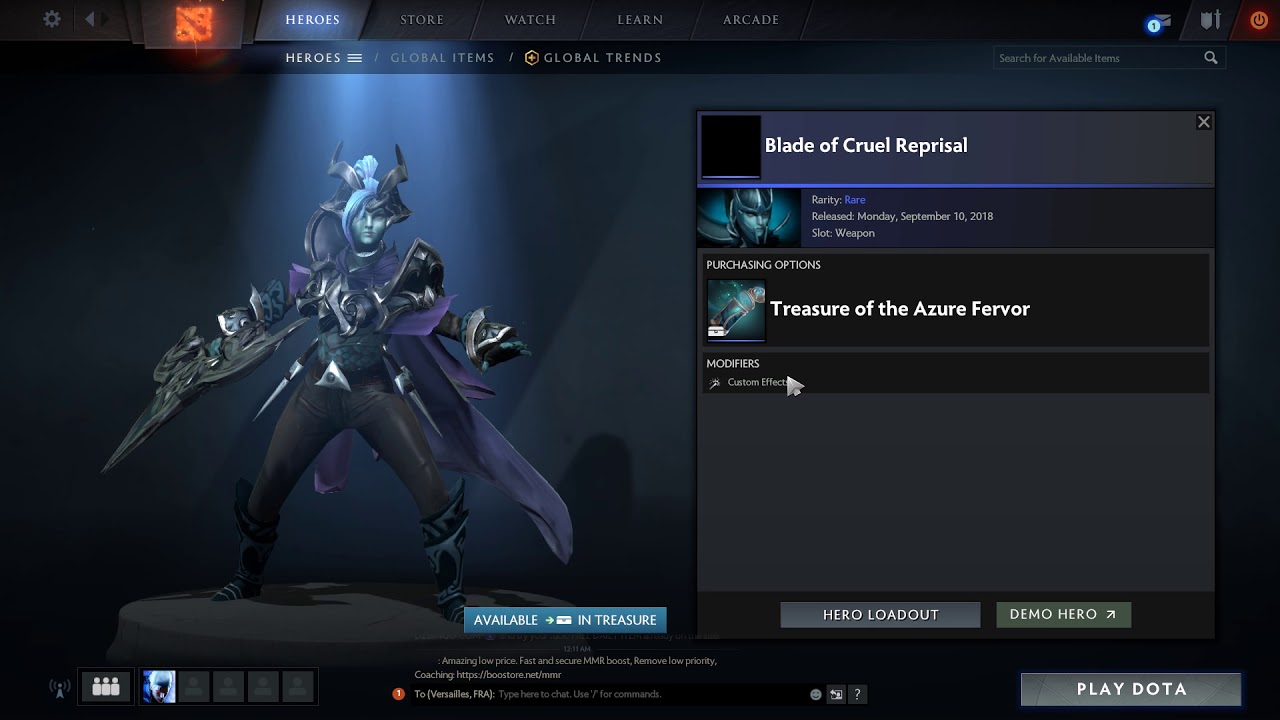Viewport: 1280px width, 720px height.
Task: Go back with the left arrow
Action: [x=90, y=19]
